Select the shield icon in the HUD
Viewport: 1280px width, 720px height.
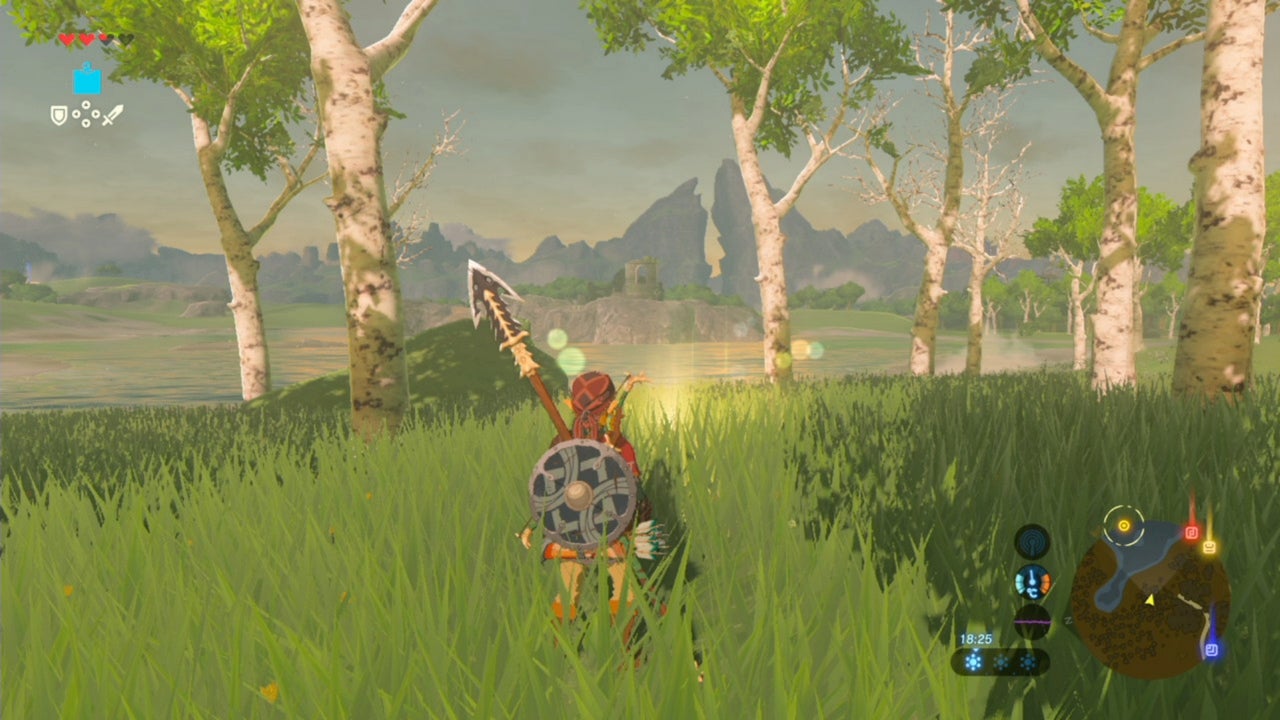point(60,116)
